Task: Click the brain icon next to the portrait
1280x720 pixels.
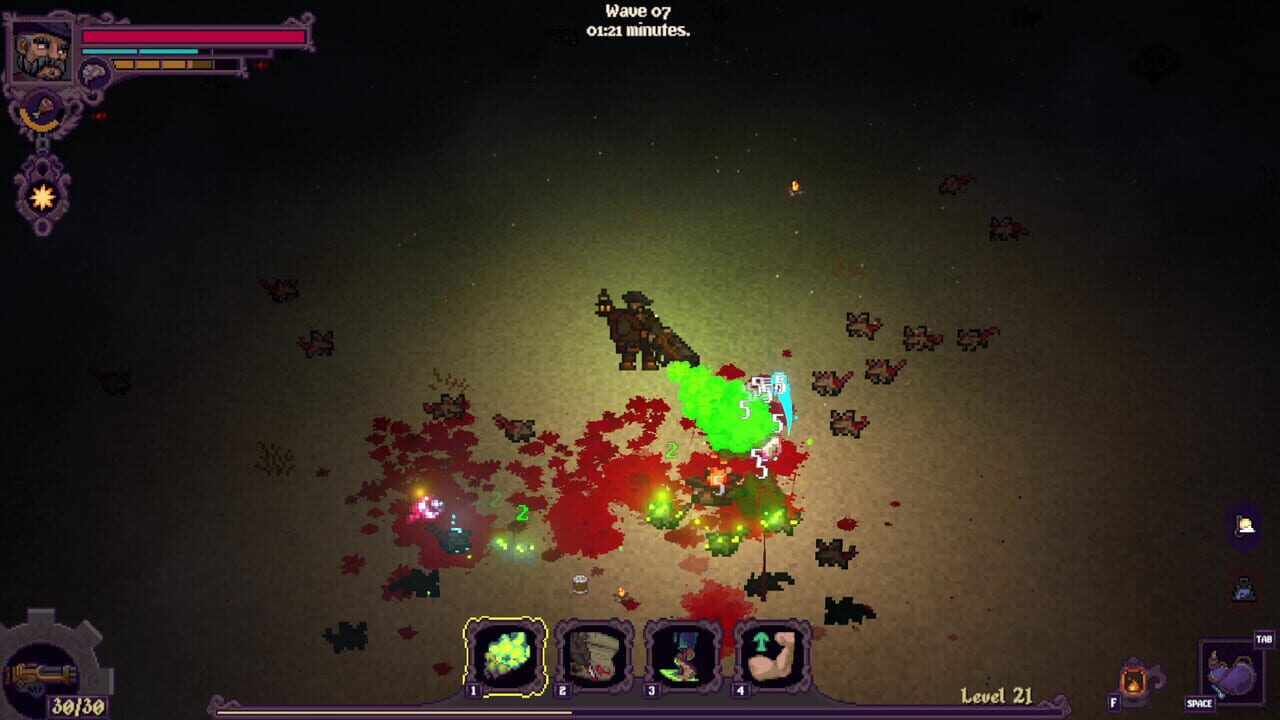Action: pyautogui.click(x=95, y=72)
